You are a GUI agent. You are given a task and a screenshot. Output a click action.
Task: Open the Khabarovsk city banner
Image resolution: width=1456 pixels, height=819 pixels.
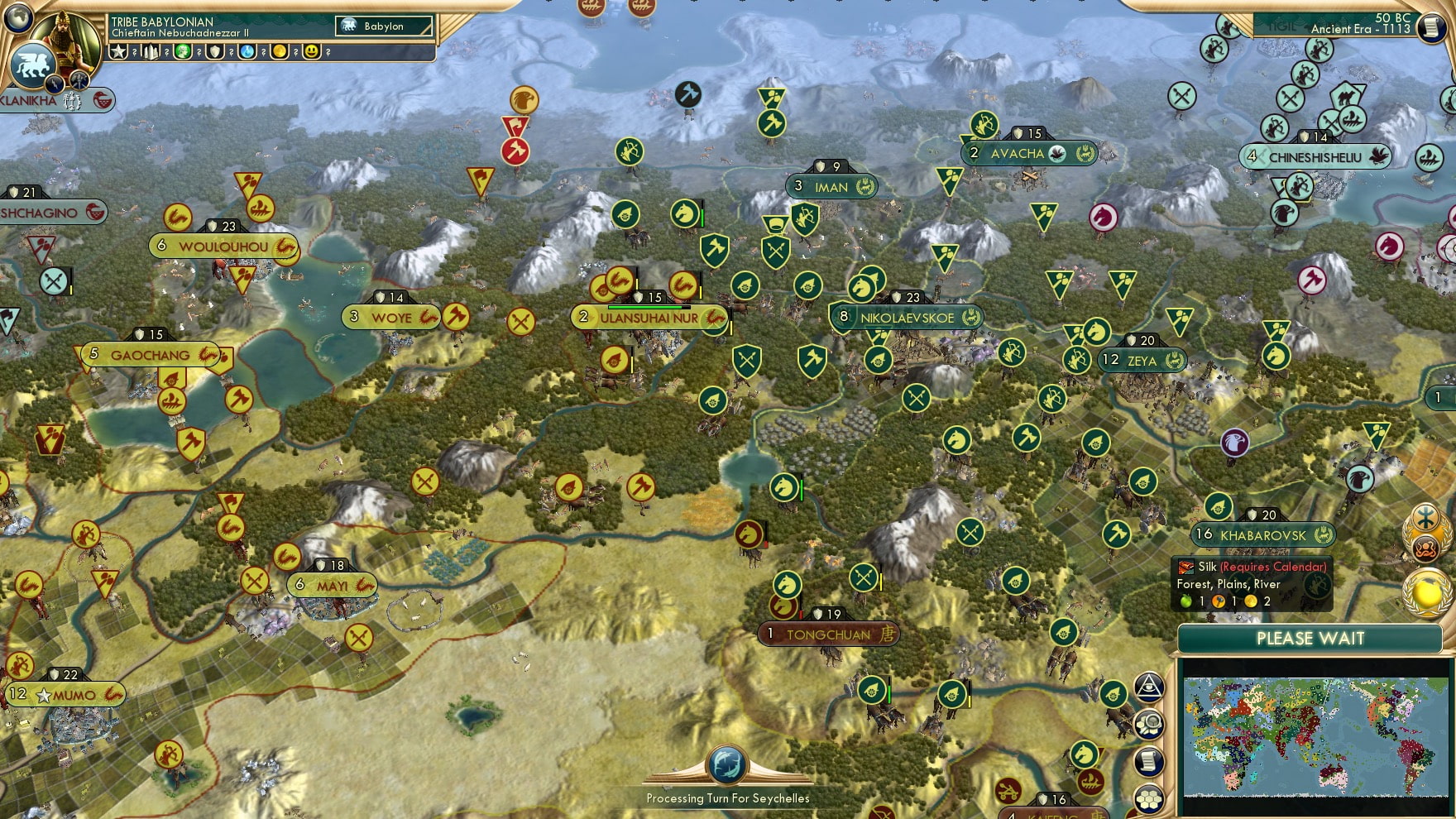(1259, 536)
